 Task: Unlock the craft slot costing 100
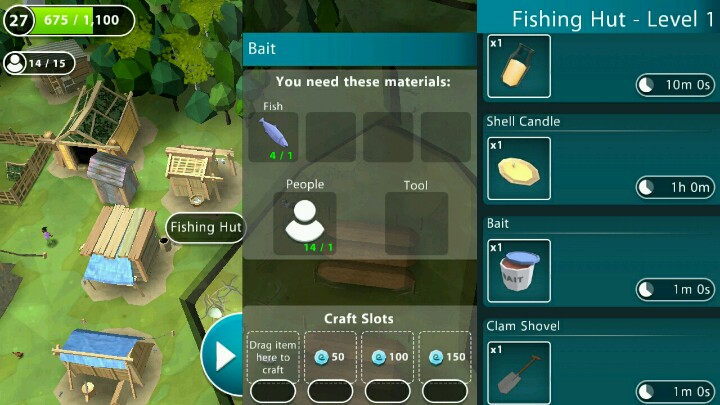[387, 357]
